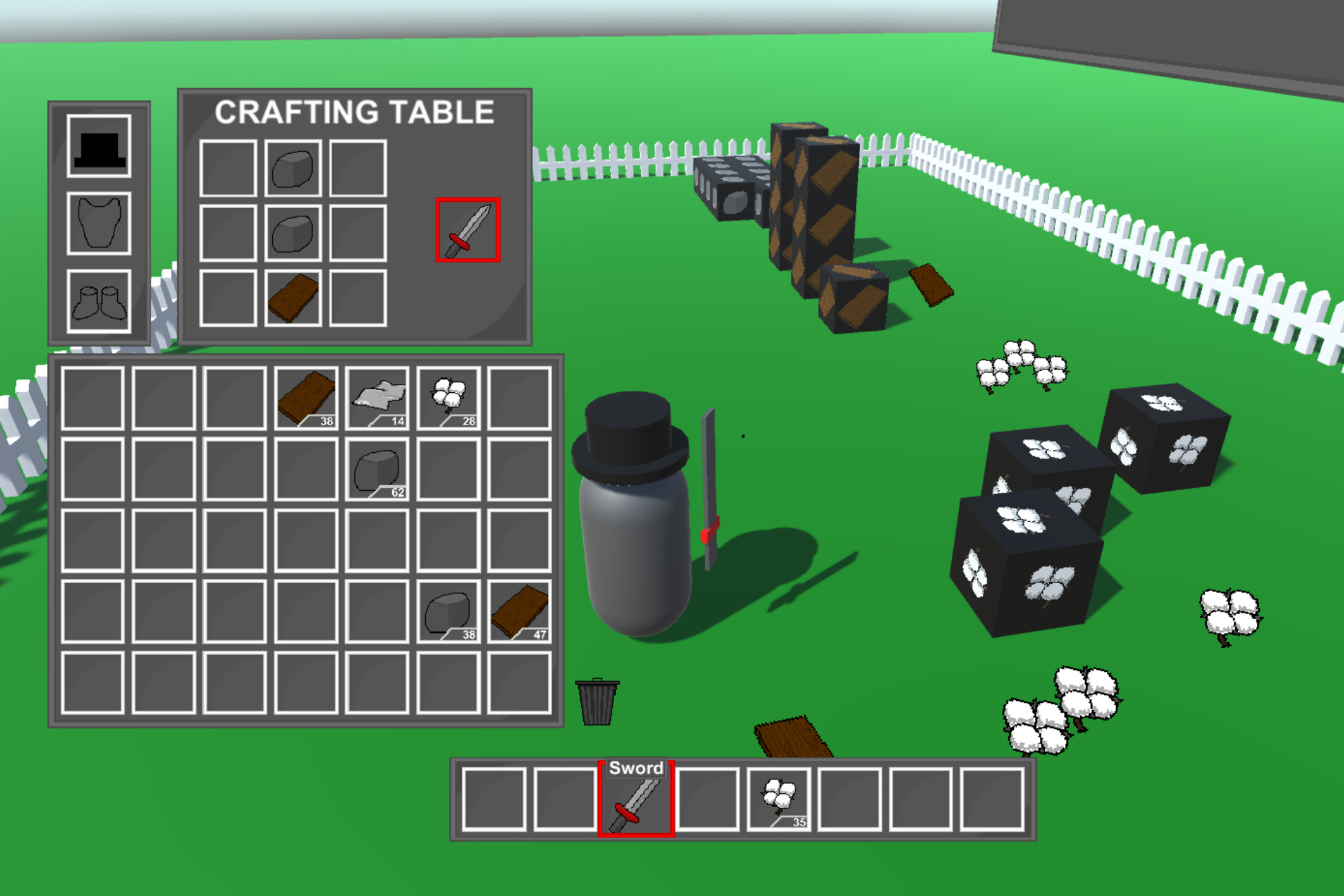
Task: Take the cloth stack of 14 from inventory
Action: pos(378,398)
